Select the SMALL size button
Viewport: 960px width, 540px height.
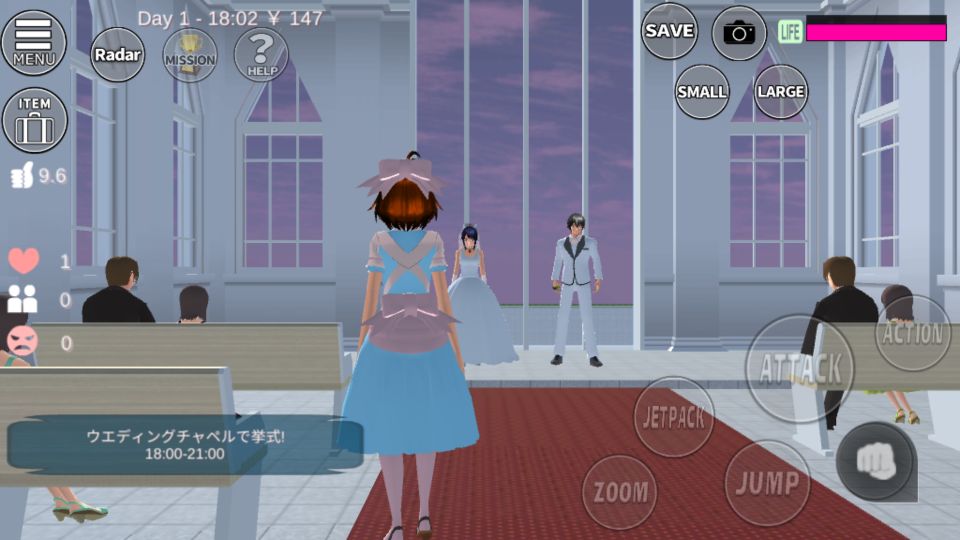click(x=702, y=91)
